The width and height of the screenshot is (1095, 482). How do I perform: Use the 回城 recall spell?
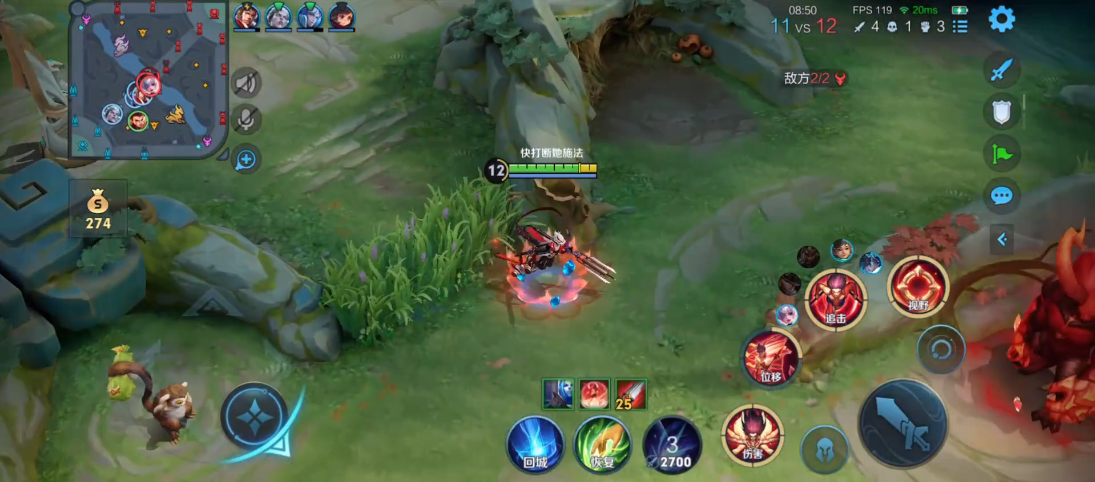click(x=535, y=444)
